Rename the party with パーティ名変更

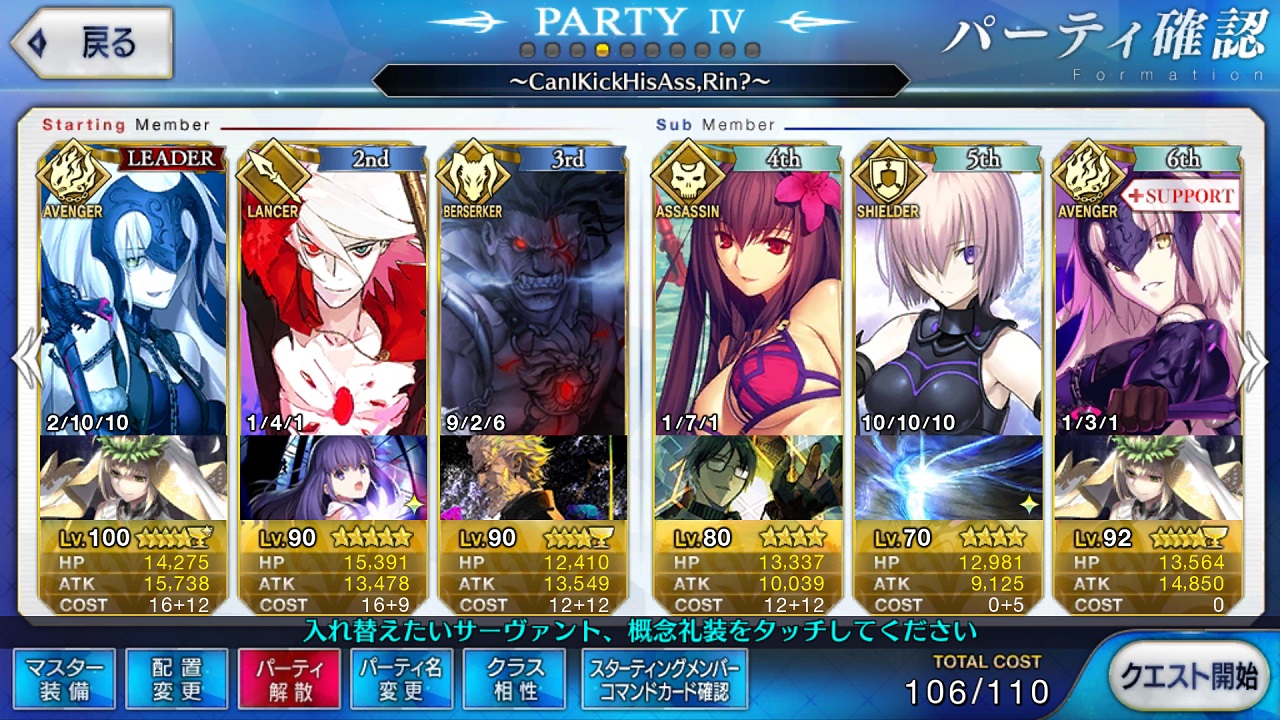tap(401, 679)
